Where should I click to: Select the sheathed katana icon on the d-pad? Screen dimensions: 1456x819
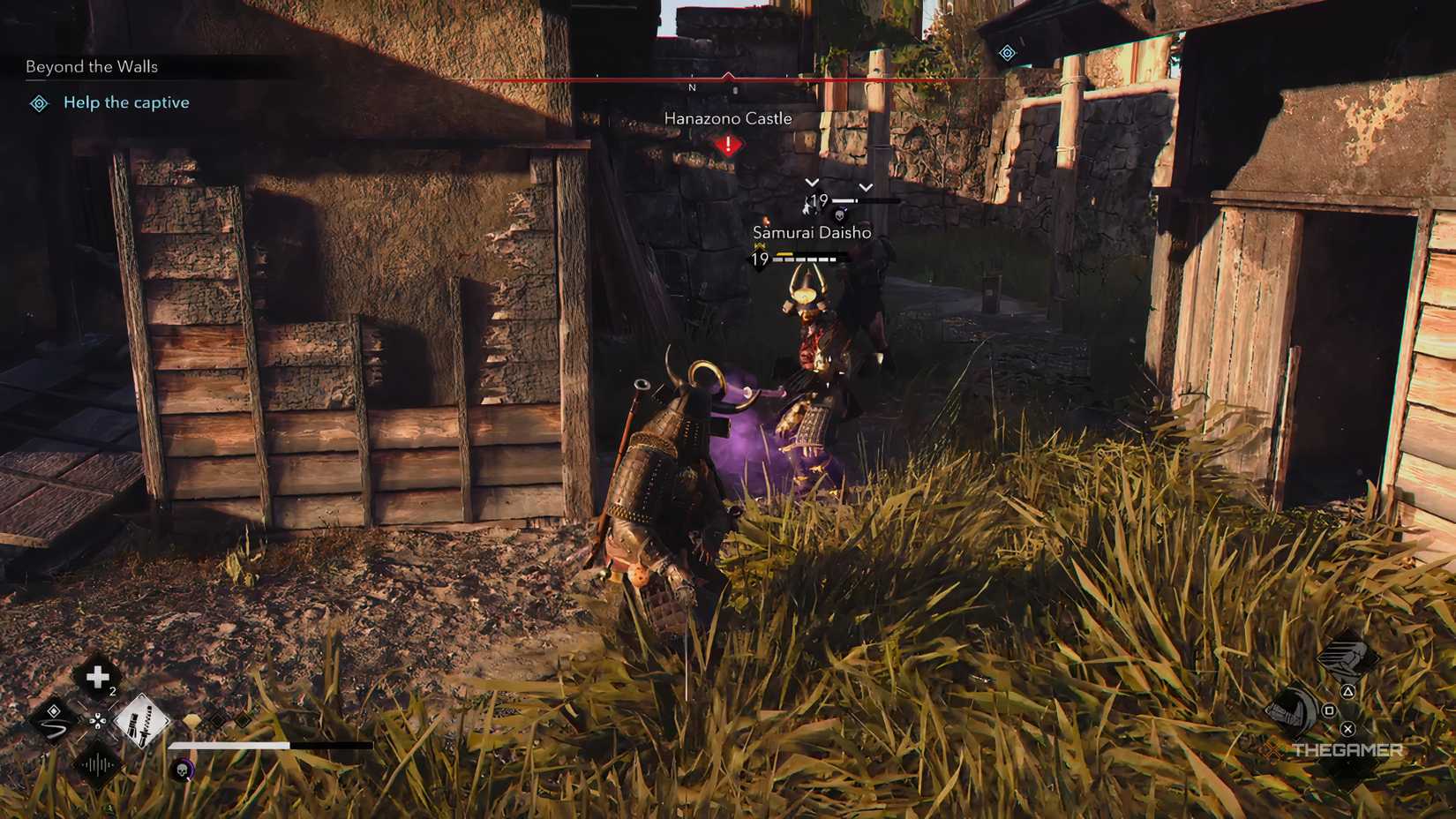pos(141,722)
